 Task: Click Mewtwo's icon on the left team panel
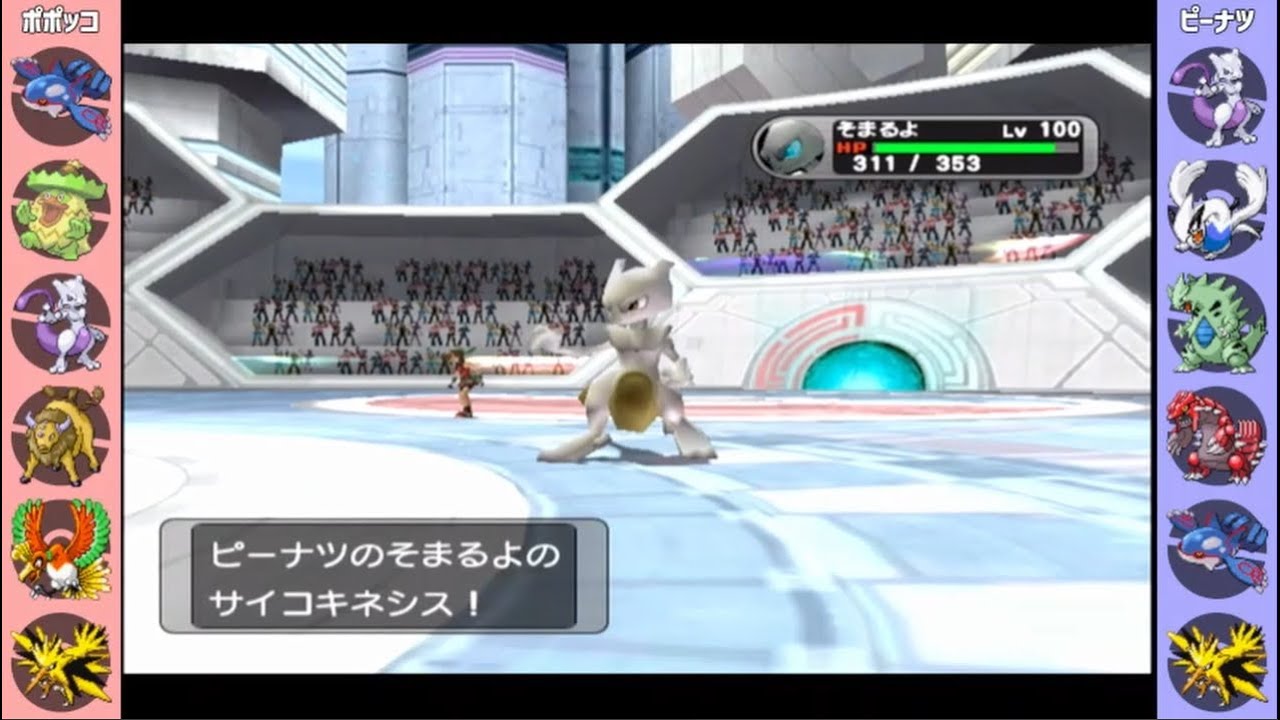pos(60,324)
